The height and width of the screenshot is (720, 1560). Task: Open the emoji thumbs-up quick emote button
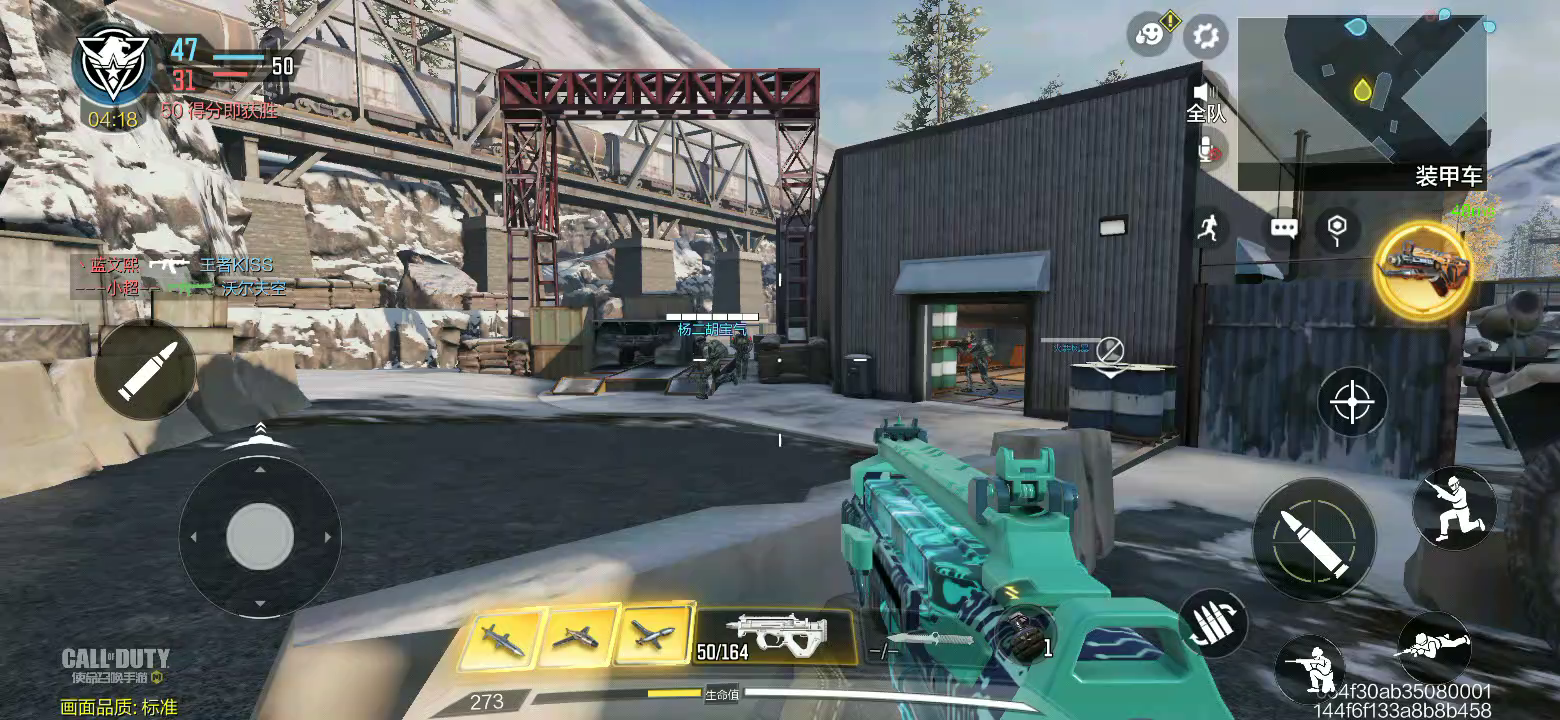(1150, 36)
